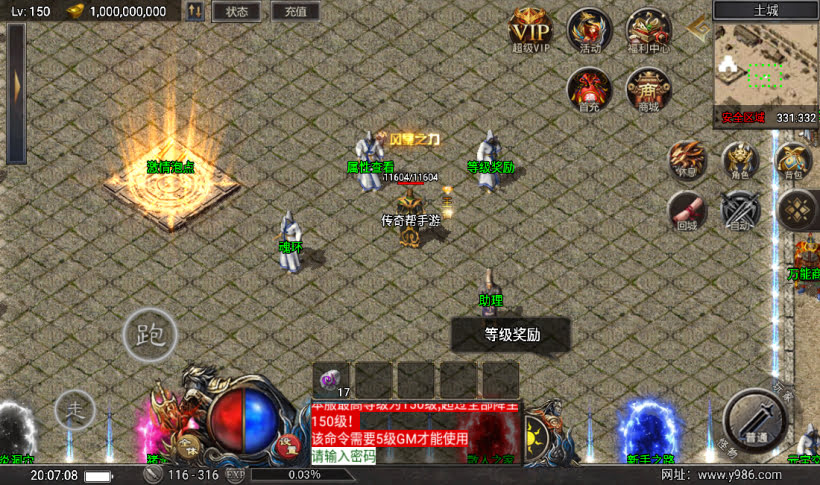Activate the 普通 sword attack button
Viewport: 820px width, 485px height.
tap(757, 421)
